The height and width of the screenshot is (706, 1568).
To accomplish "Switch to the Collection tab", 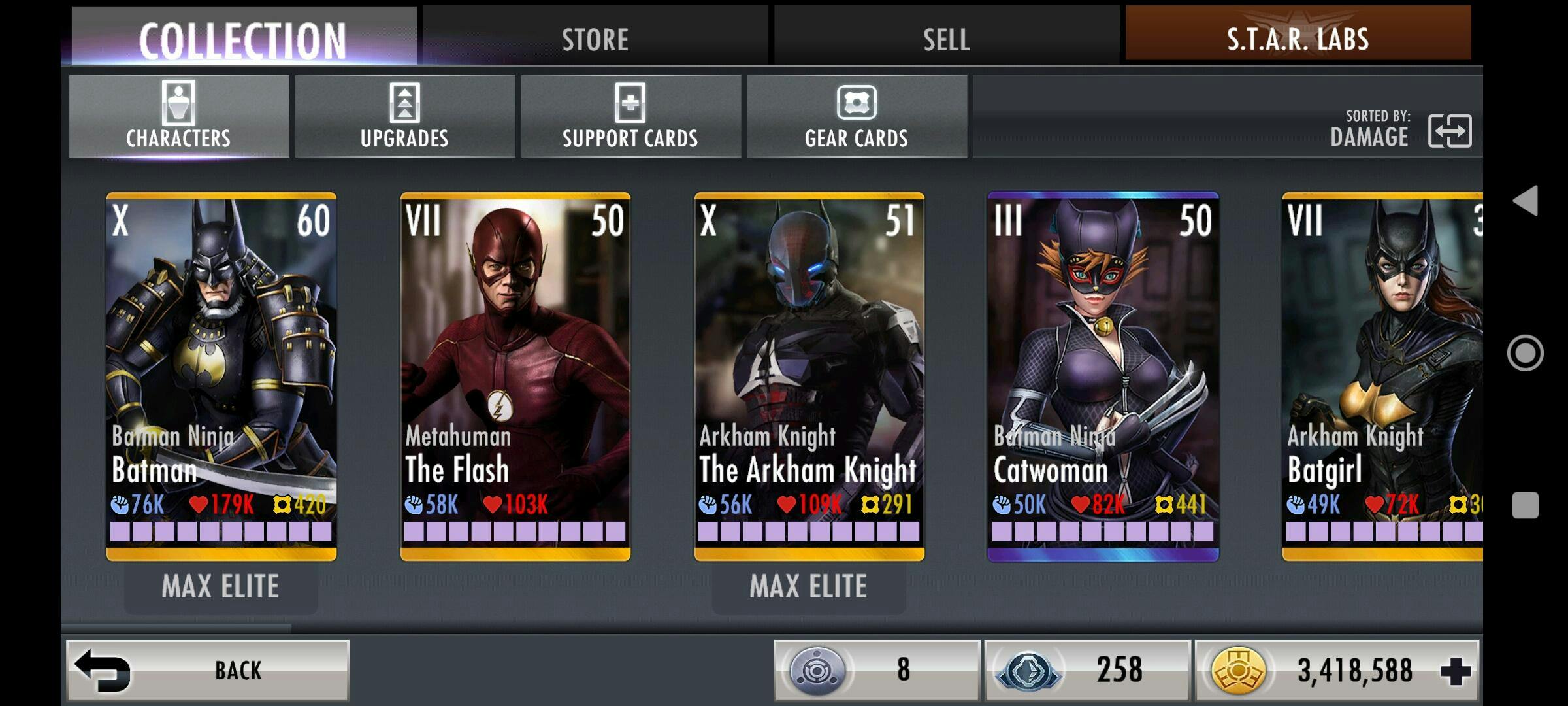I will coord(242,38).
